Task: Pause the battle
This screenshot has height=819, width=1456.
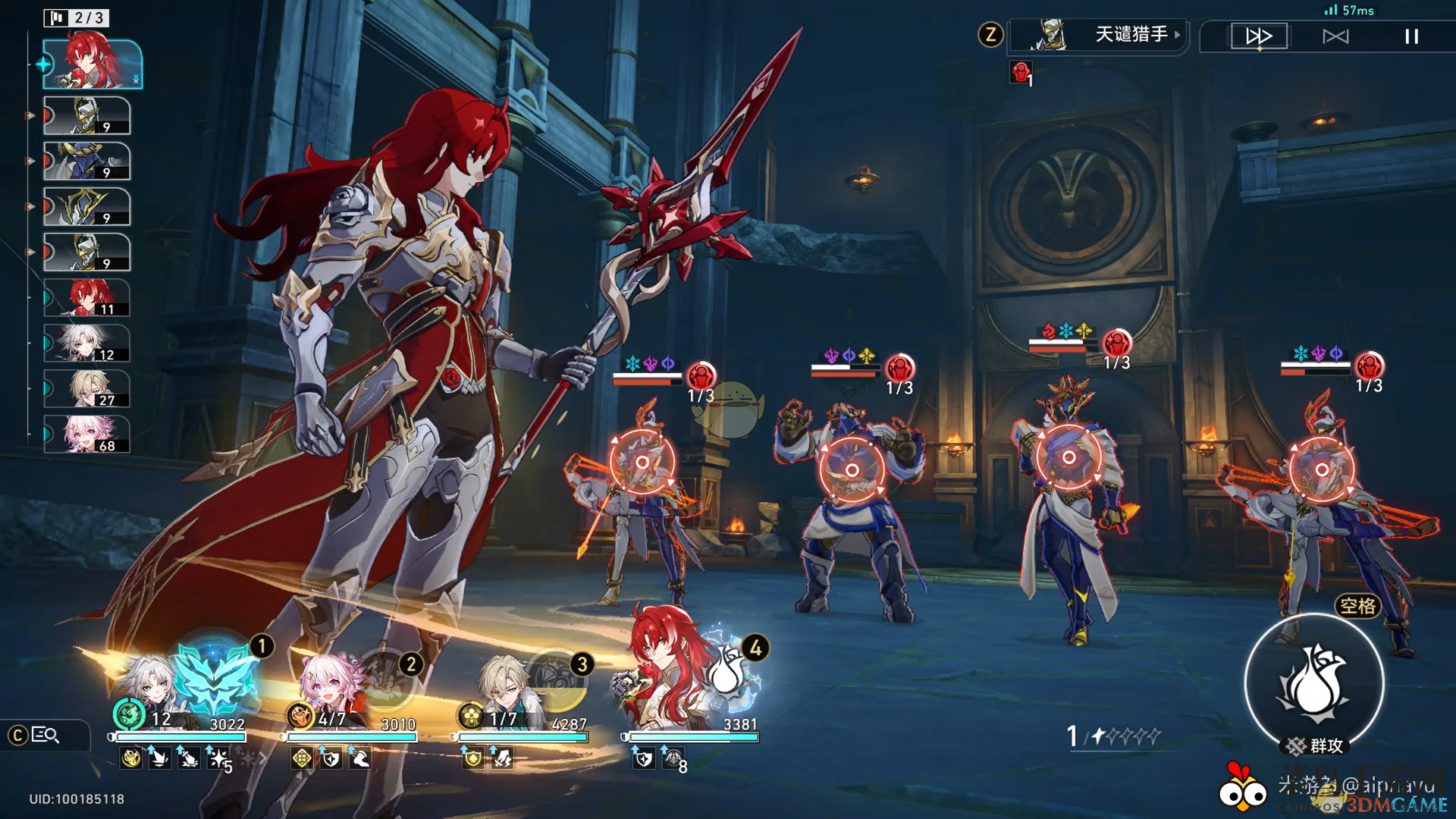Action: (1411, 36)
